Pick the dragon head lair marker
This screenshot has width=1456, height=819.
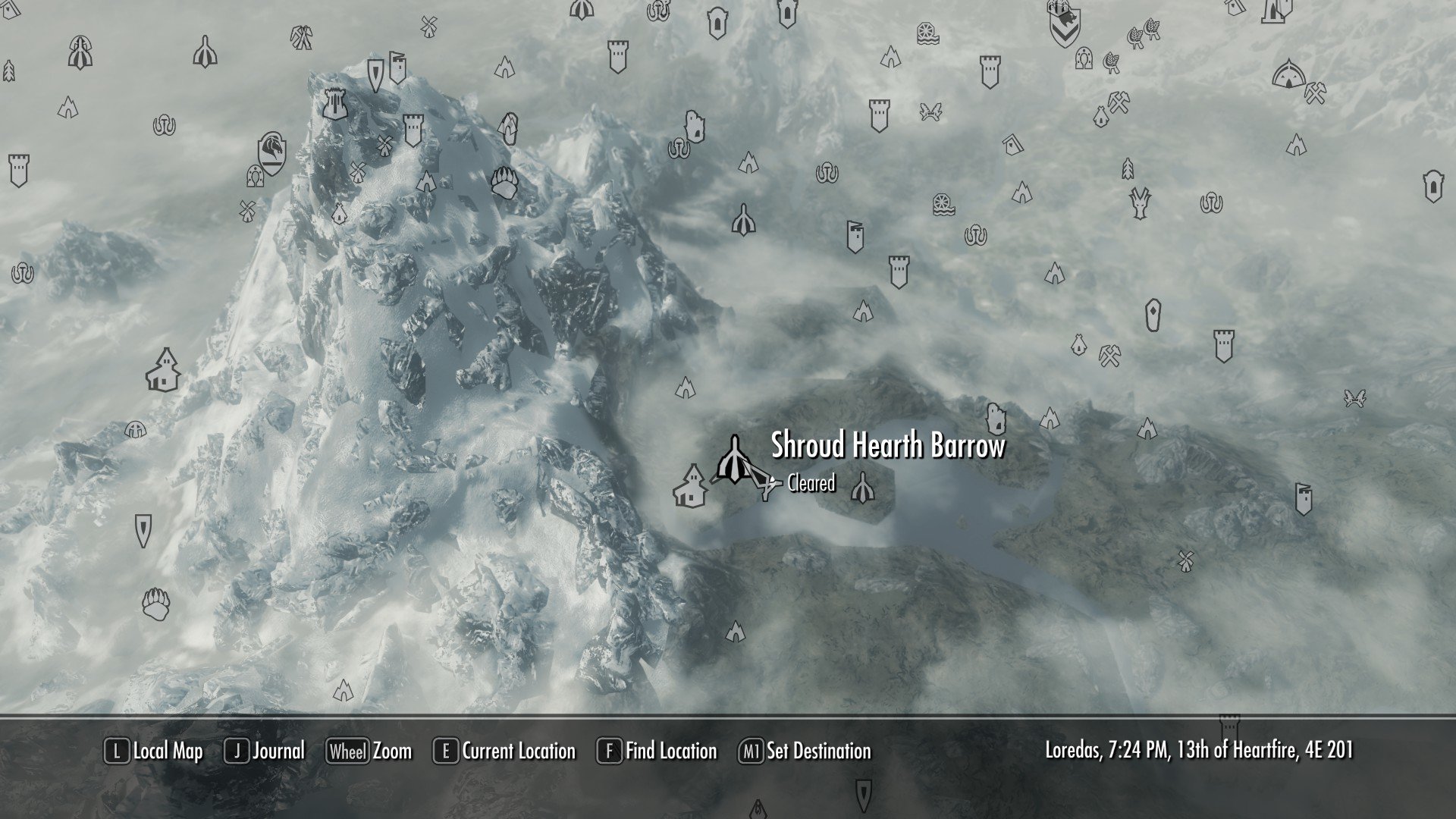pyautogui.click(x=1139, y=202)
